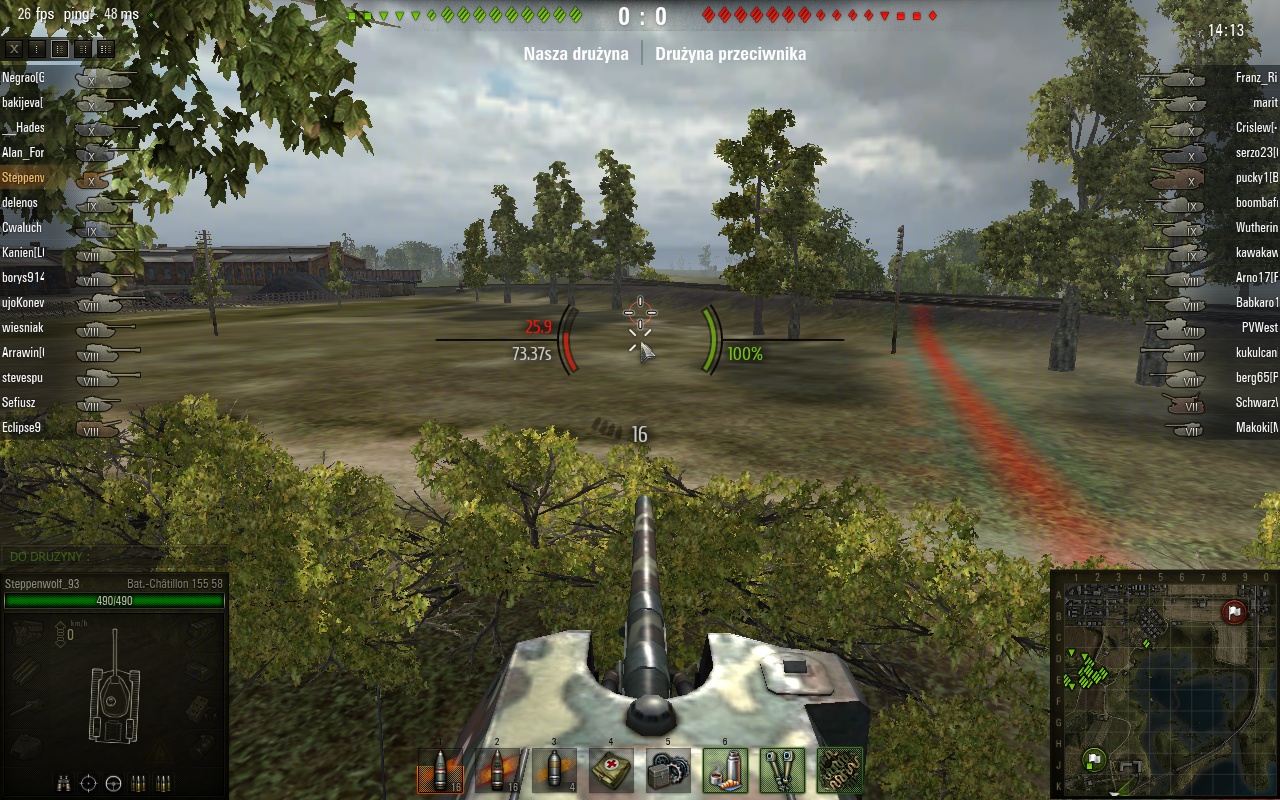Select the camouflage net equipment icon
The image size is (1280, 800).
click(839, 770)
